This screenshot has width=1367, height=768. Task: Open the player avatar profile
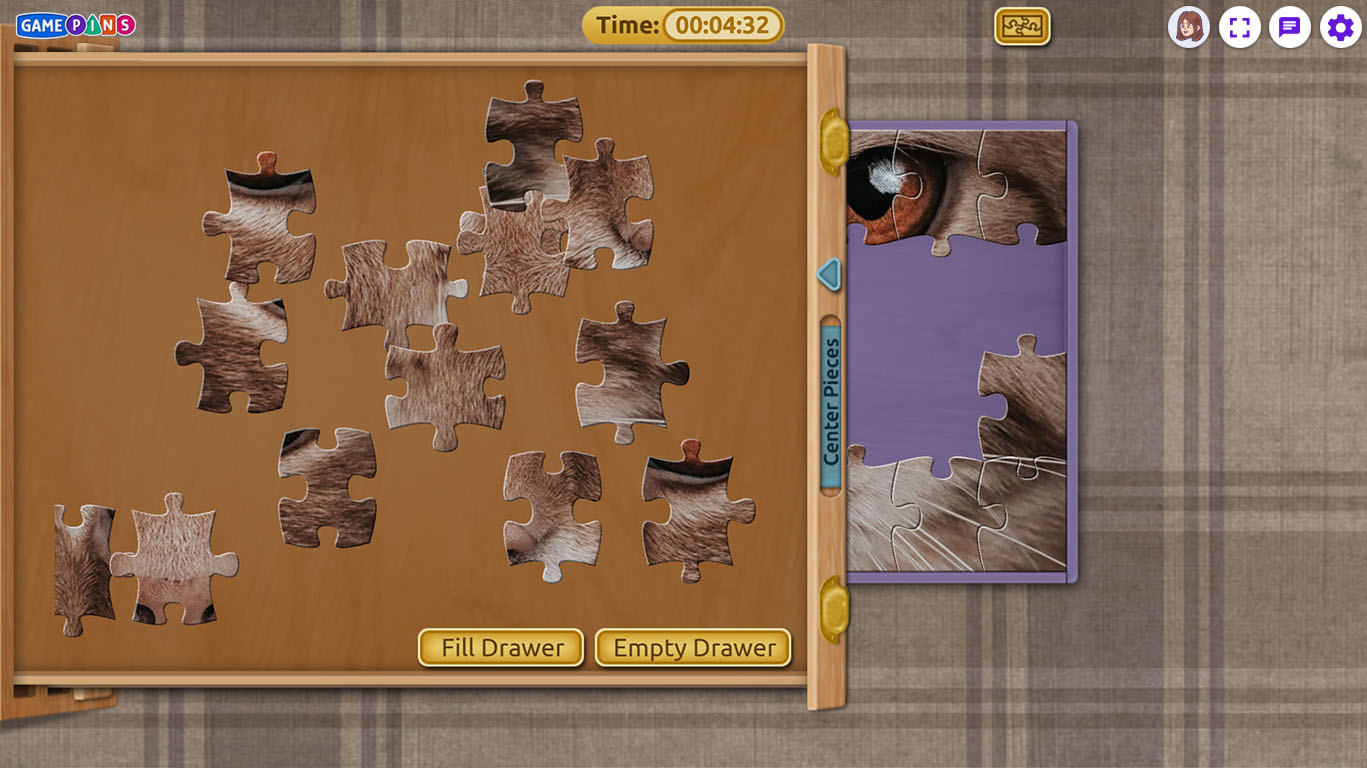[1189, 27]
